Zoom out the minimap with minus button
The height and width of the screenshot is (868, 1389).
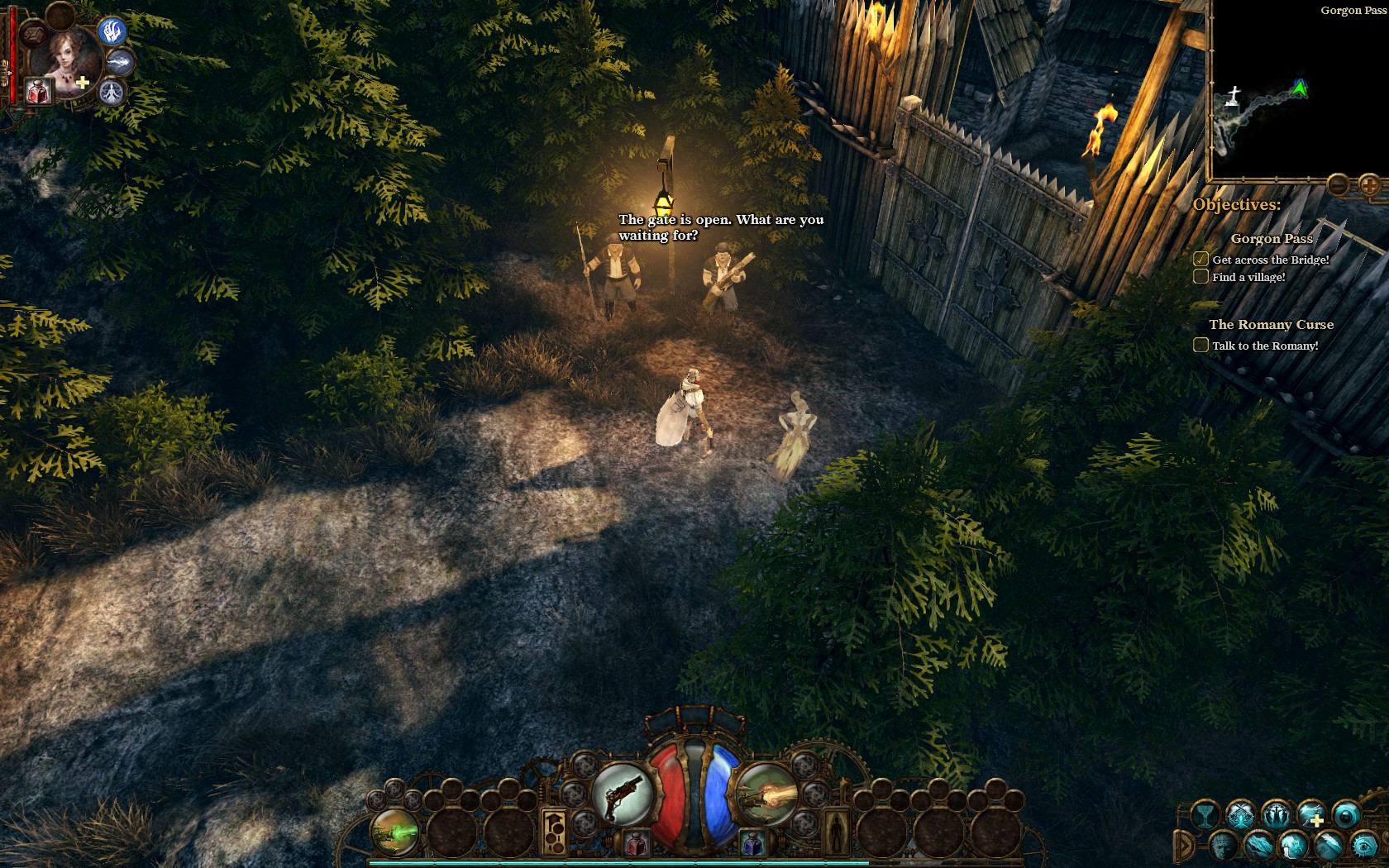pos(1339,184)
